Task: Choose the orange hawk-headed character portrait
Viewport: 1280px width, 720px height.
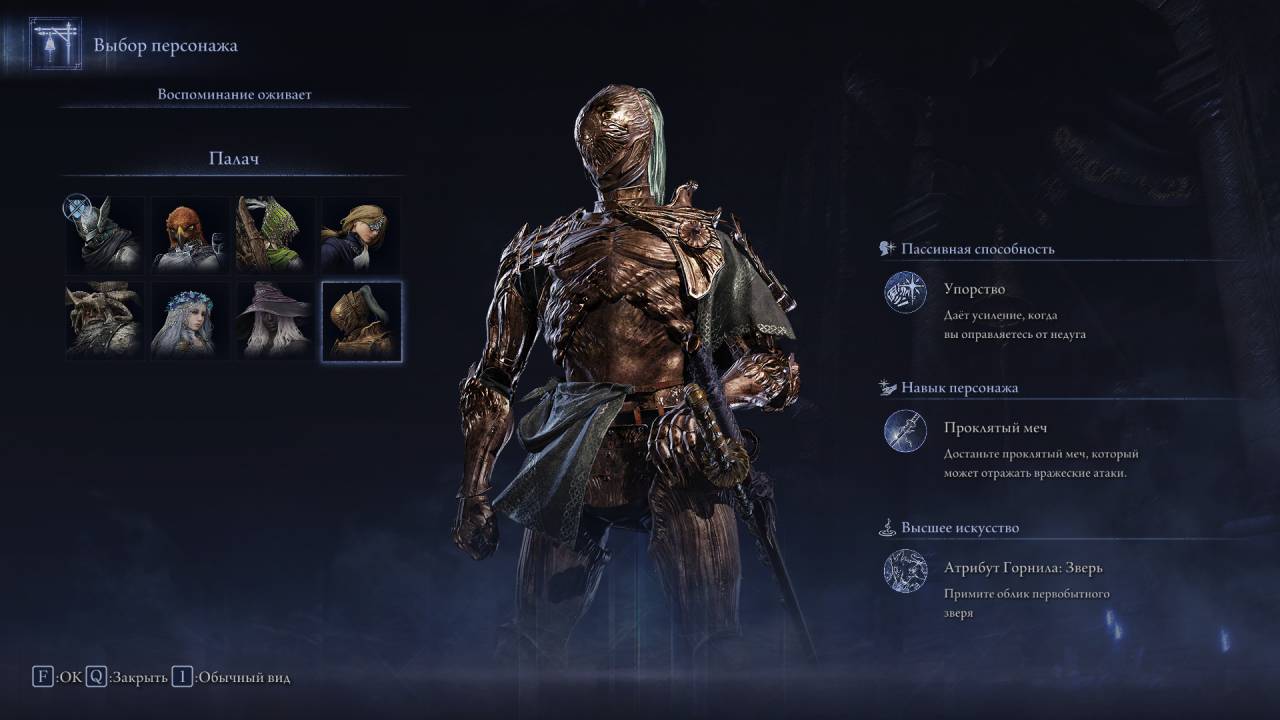Action: (191, 235)
